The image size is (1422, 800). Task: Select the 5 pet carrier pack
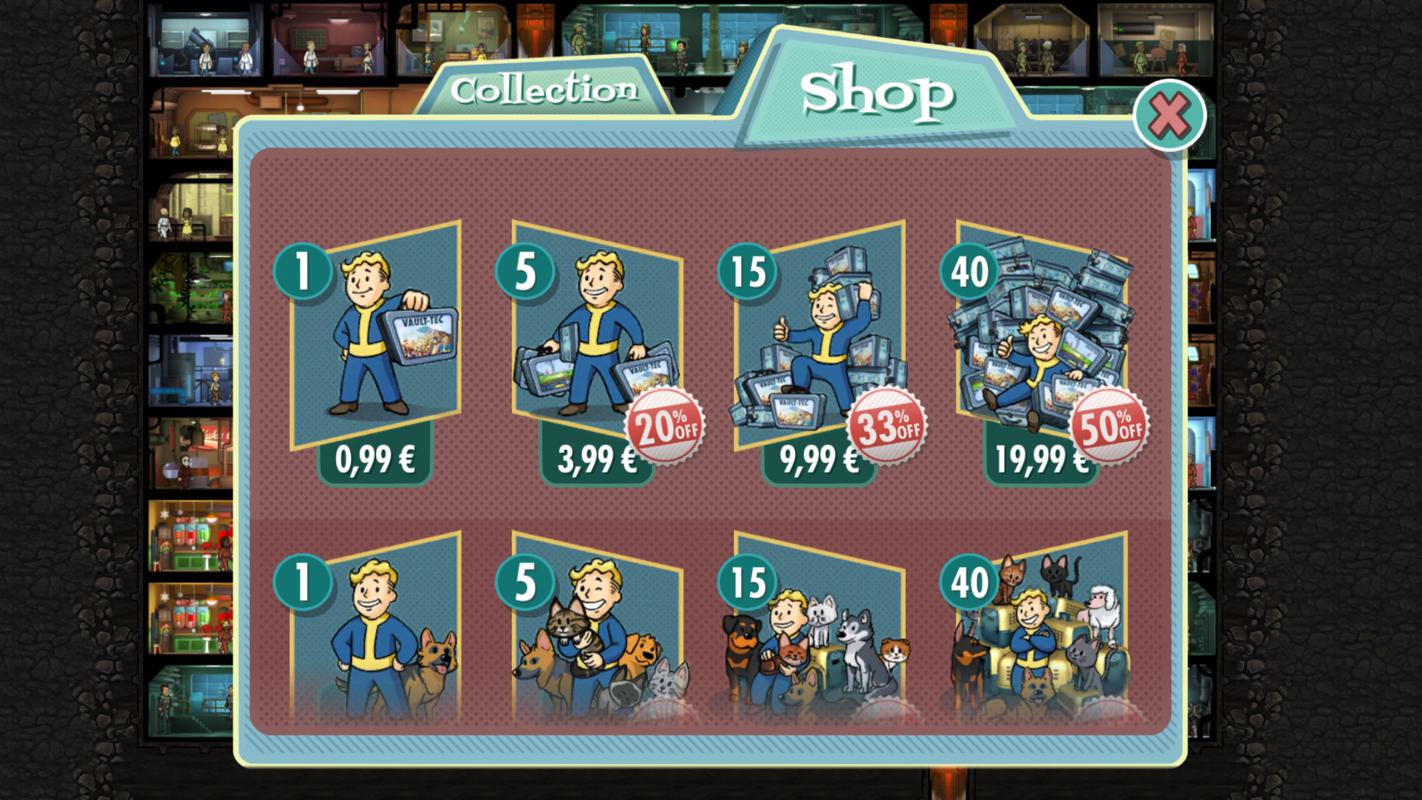[x=597, y=630]
